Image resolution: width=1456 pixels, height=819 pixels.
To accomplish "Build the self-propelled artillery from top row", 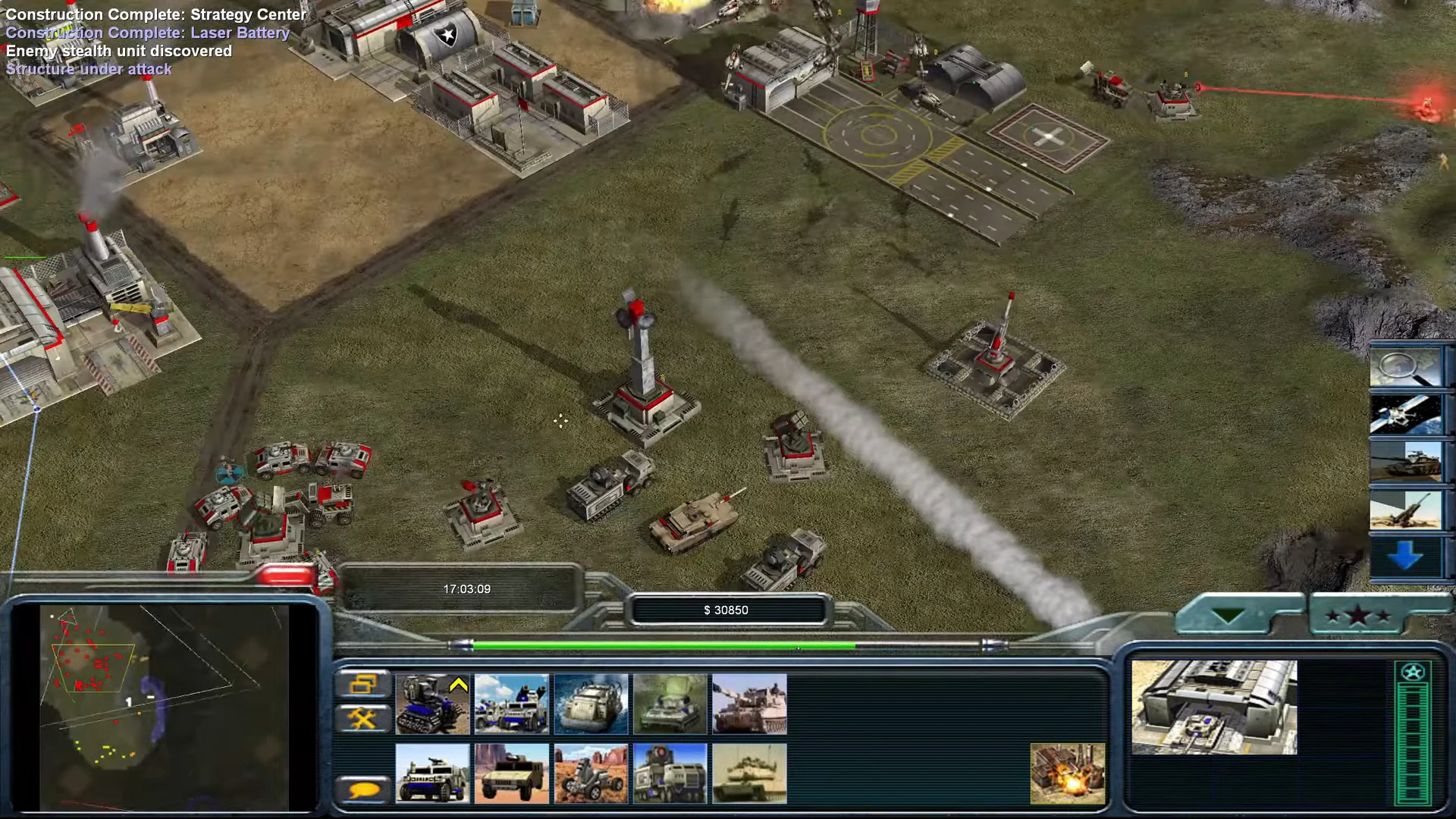I will click(x=748, y=704).
